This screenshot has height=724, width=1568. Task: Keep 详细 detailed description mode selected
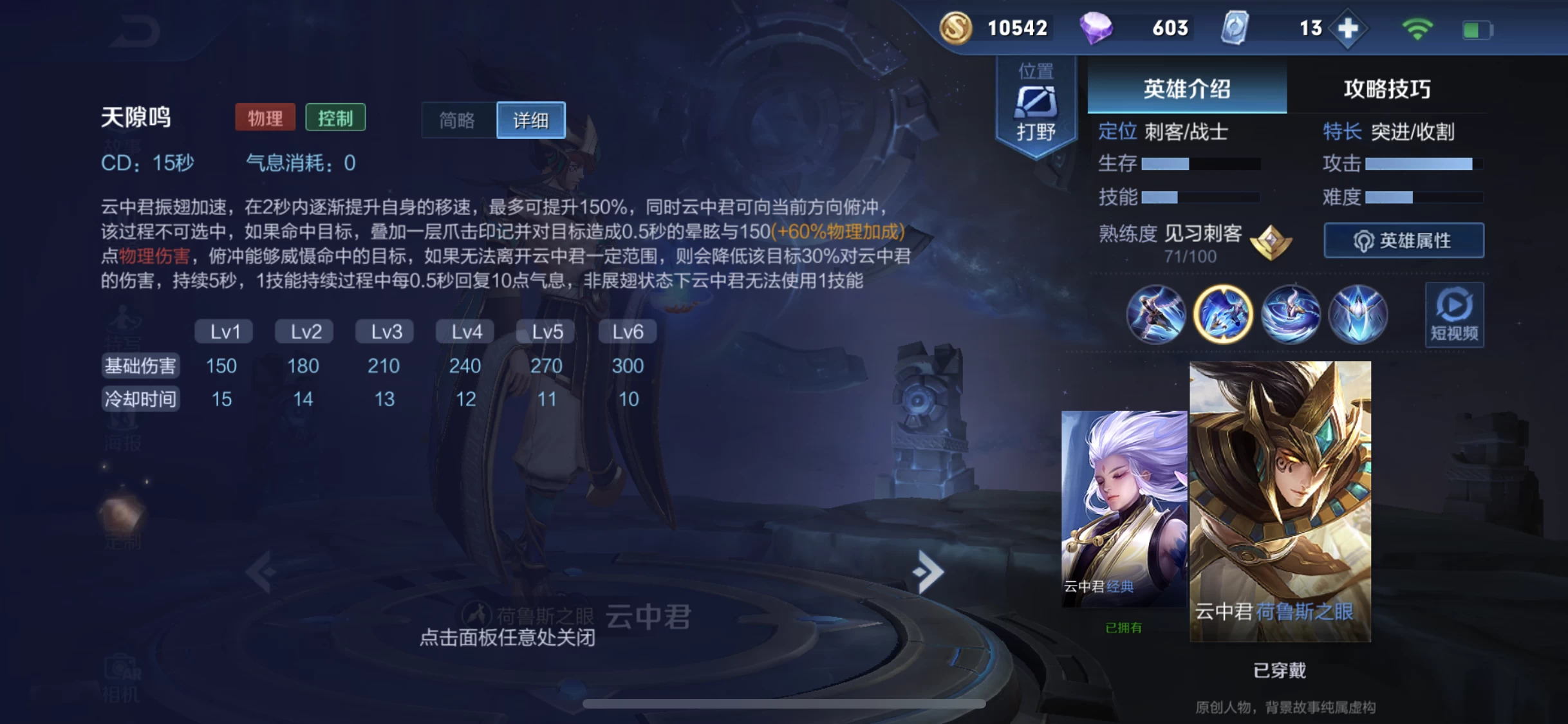tap(530, 120)
